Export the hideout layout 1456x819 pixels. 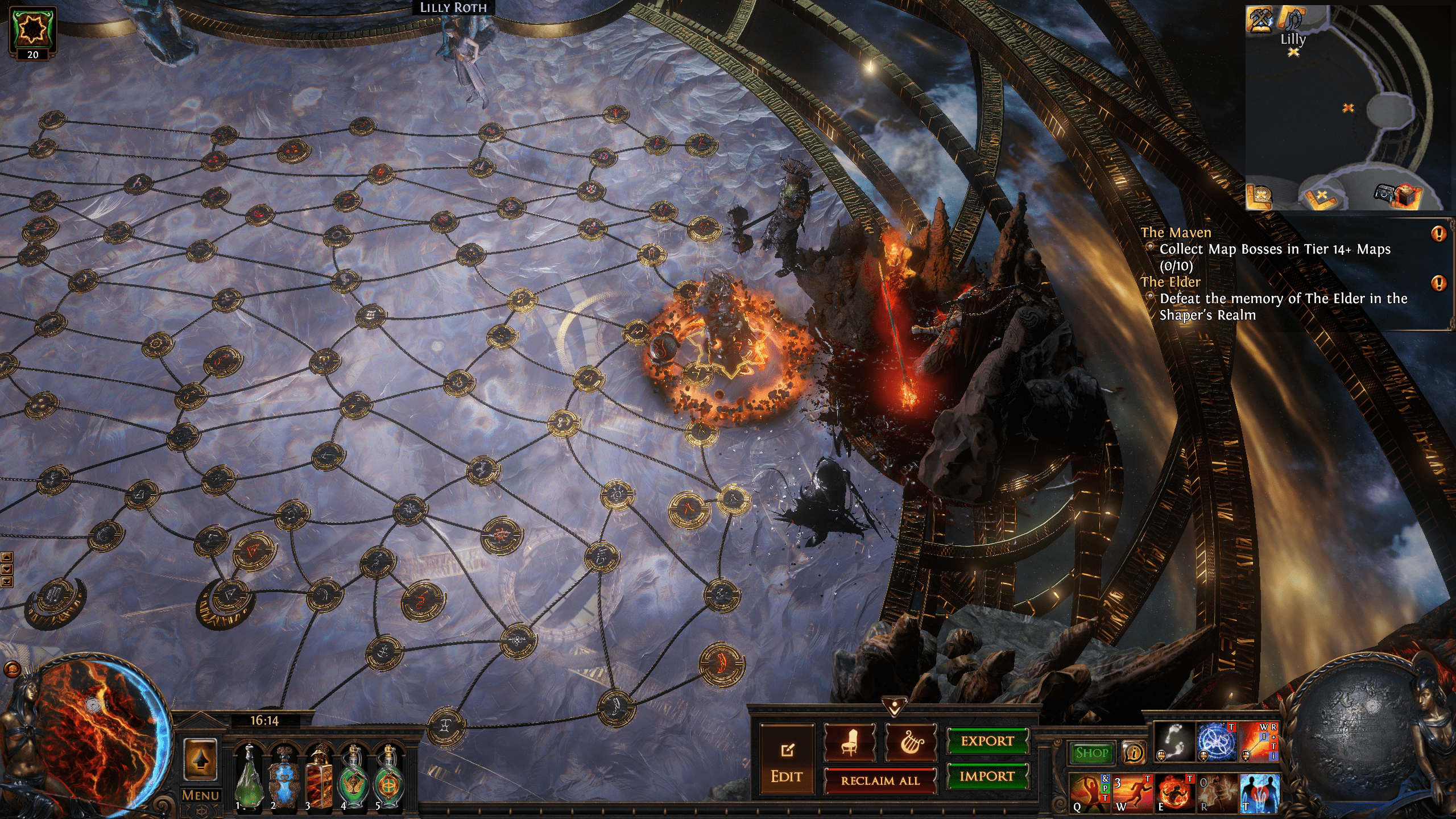point(987,741)
